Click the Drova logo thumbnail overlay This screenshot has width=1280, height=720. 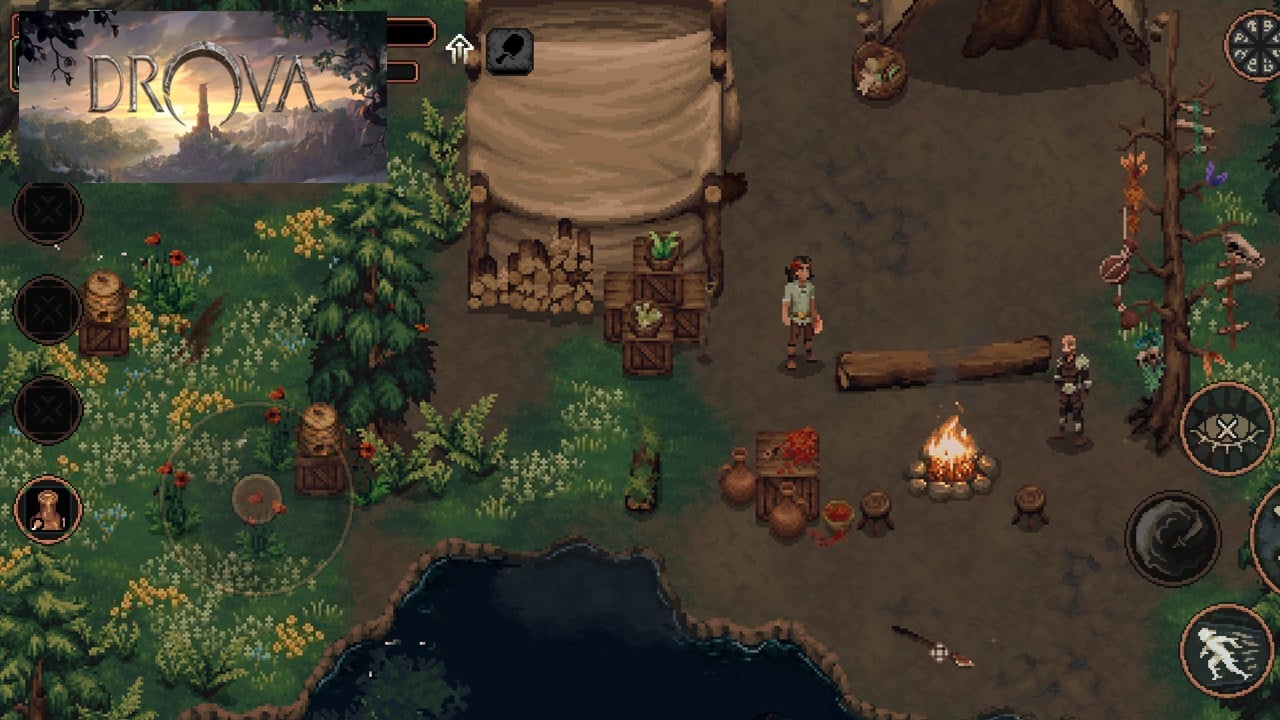pos(202,96)
